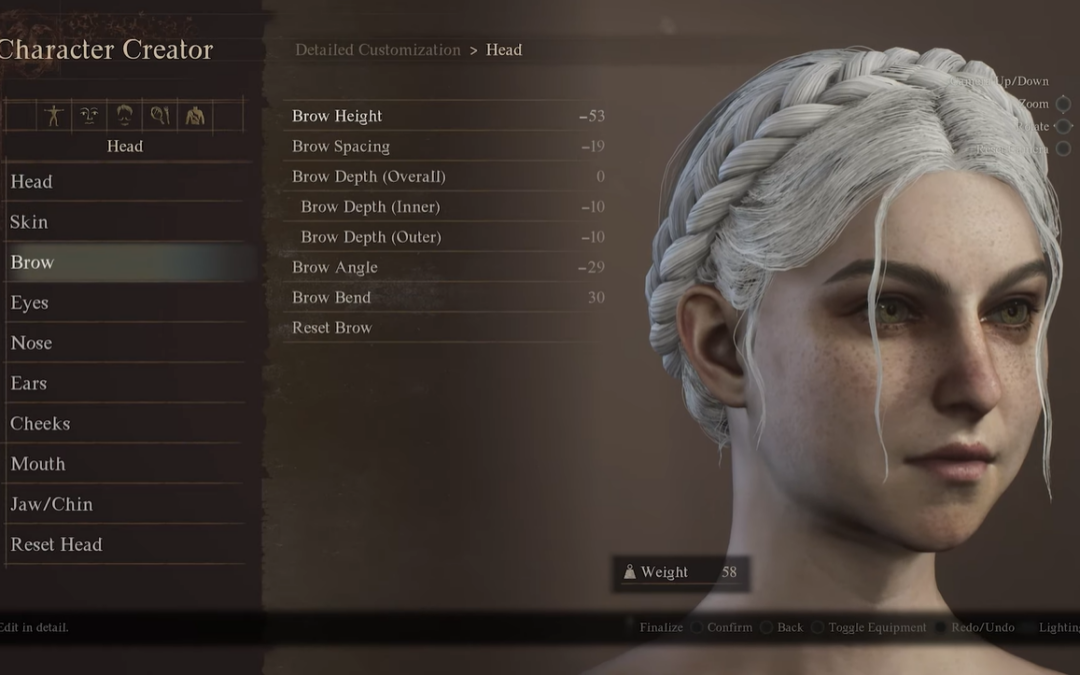Select the Brow Angle row
1080x675 pixels.
335,267
